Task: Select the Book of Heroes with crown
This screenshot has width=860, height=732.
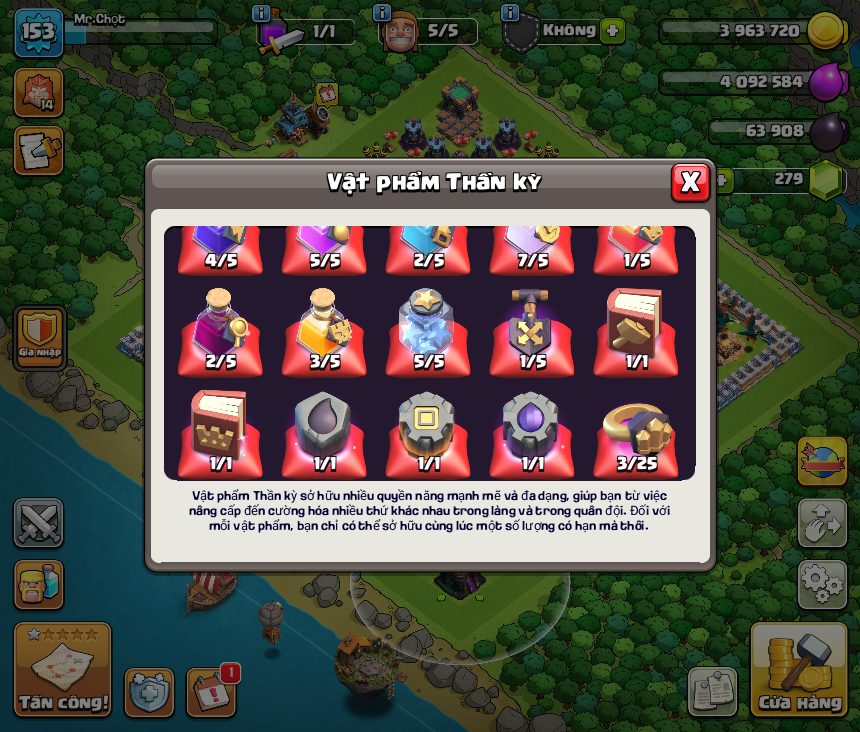Action: click(x=219, y=428)
